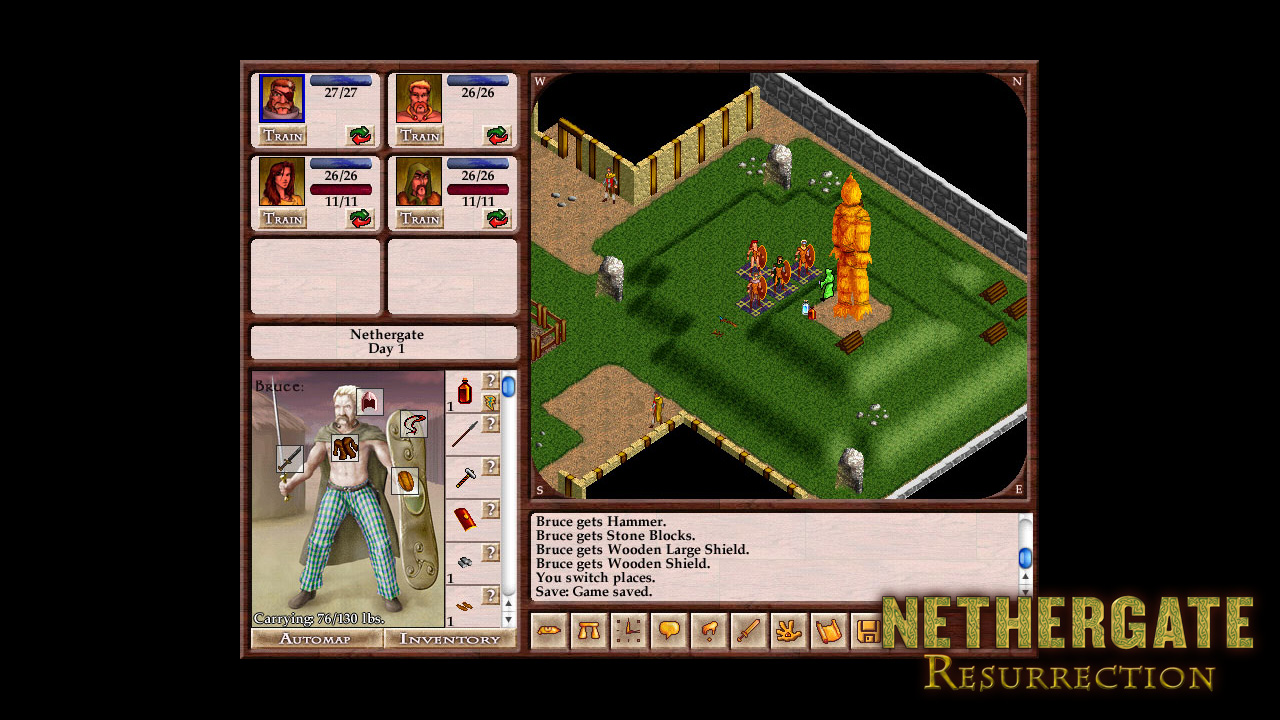Image resolution: width=1280 pixels, height=720 pixels.
Task: Click the Stonehenge icon on the bottom toolbar
Action: coord(588,630)
